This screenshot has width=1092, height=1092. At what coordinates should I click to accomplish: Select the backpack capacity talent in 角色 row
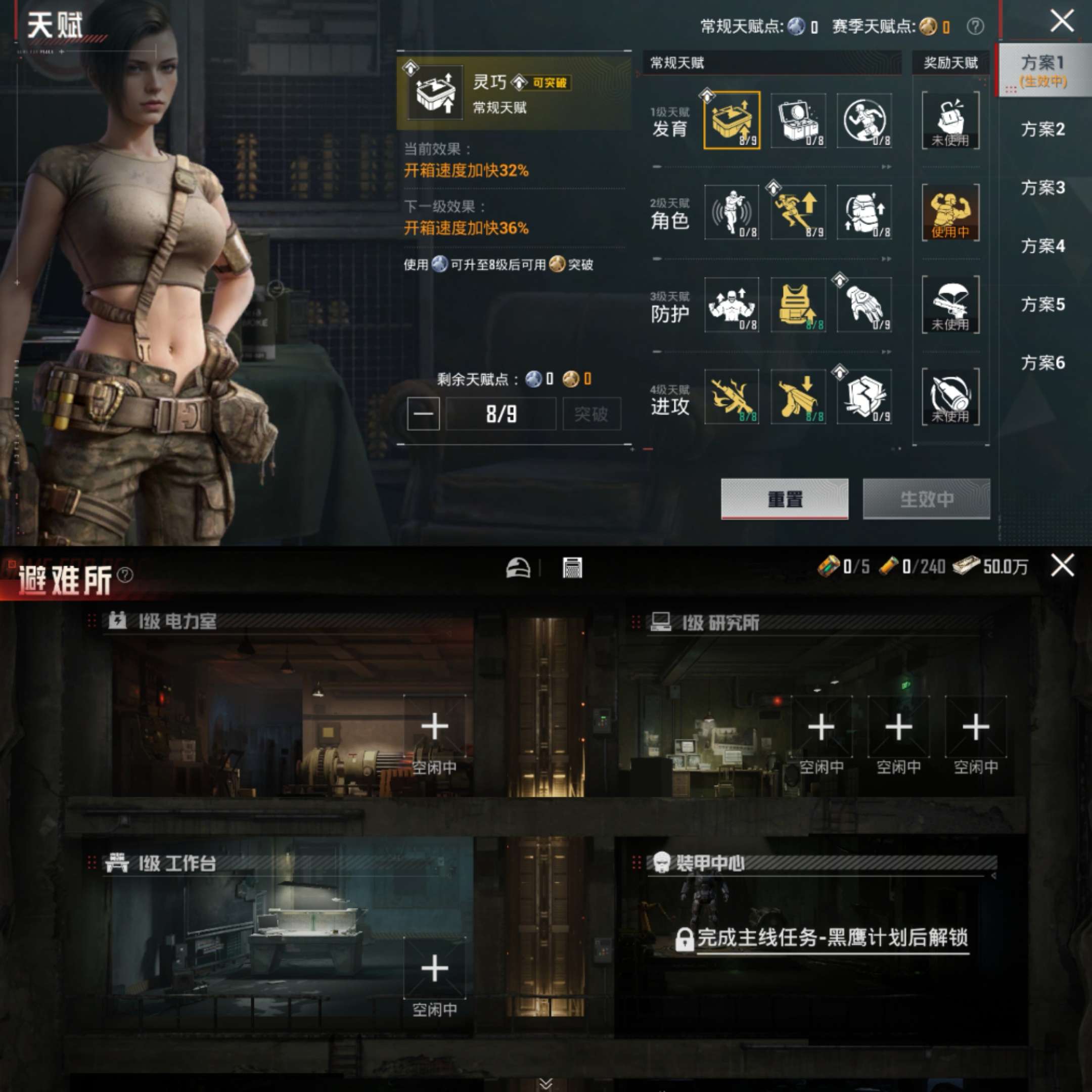pyautogui.click(x=865, y=214)
